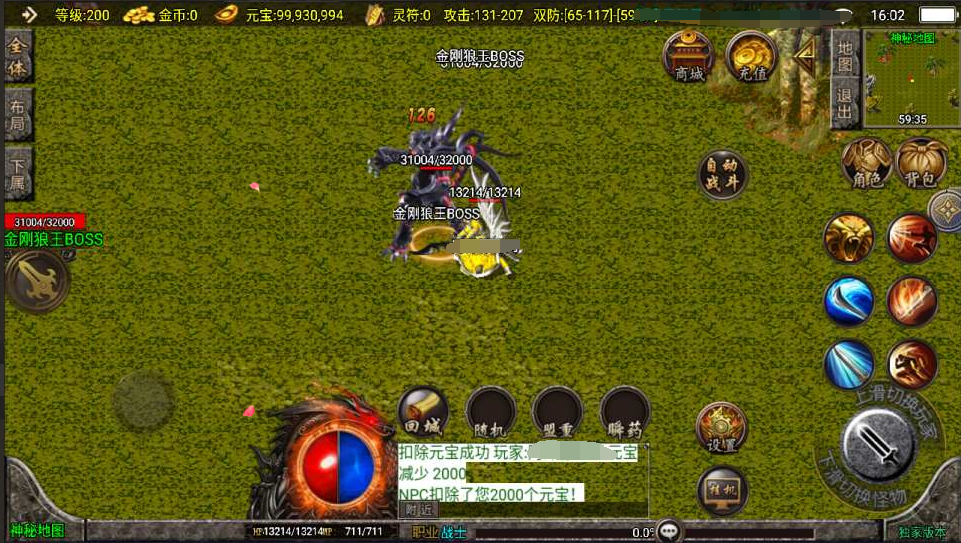
Task: Open the 设置 settings
Action: (x=721, y=429)
